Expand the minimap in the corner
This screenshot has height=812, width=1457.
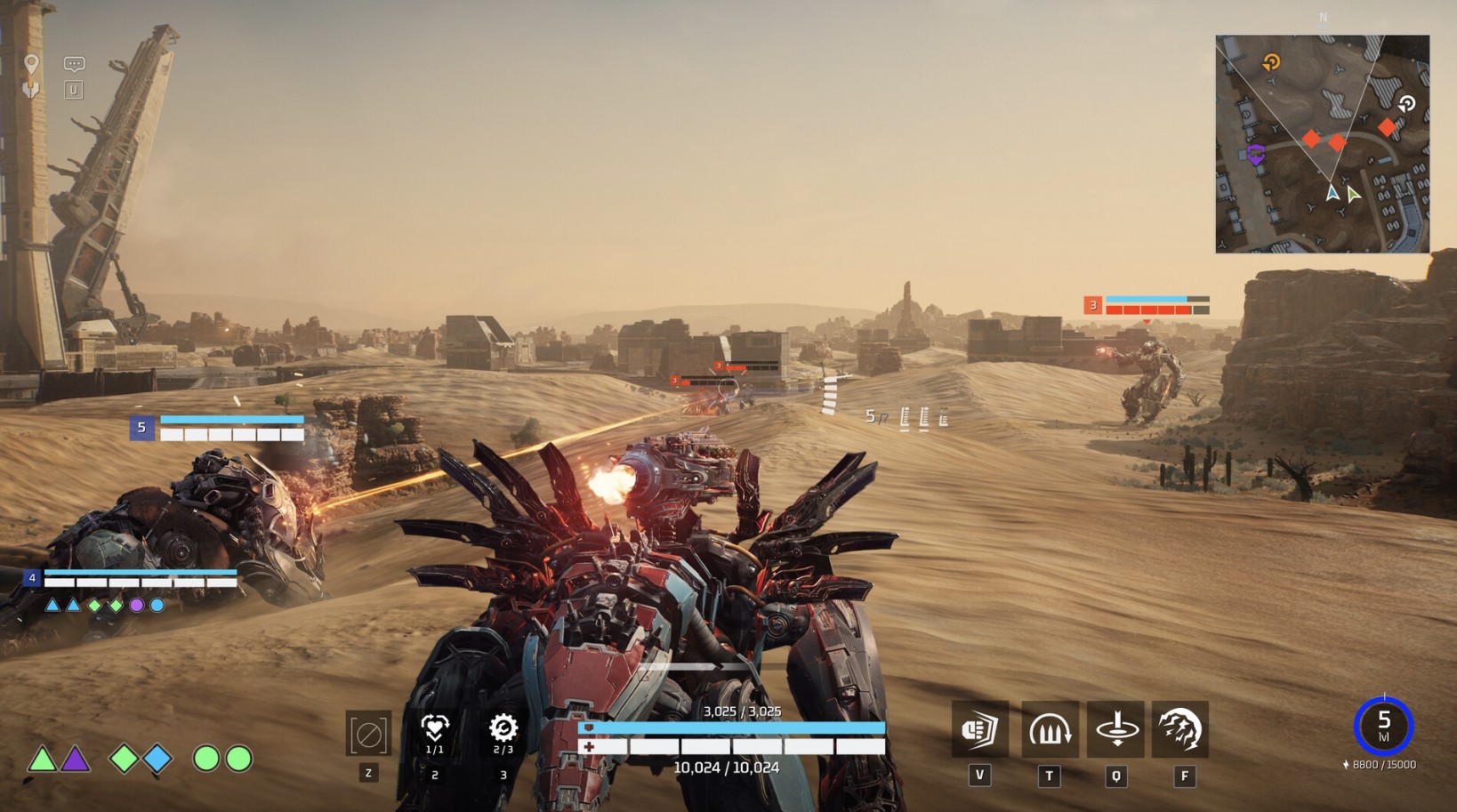click(1325, 142)
